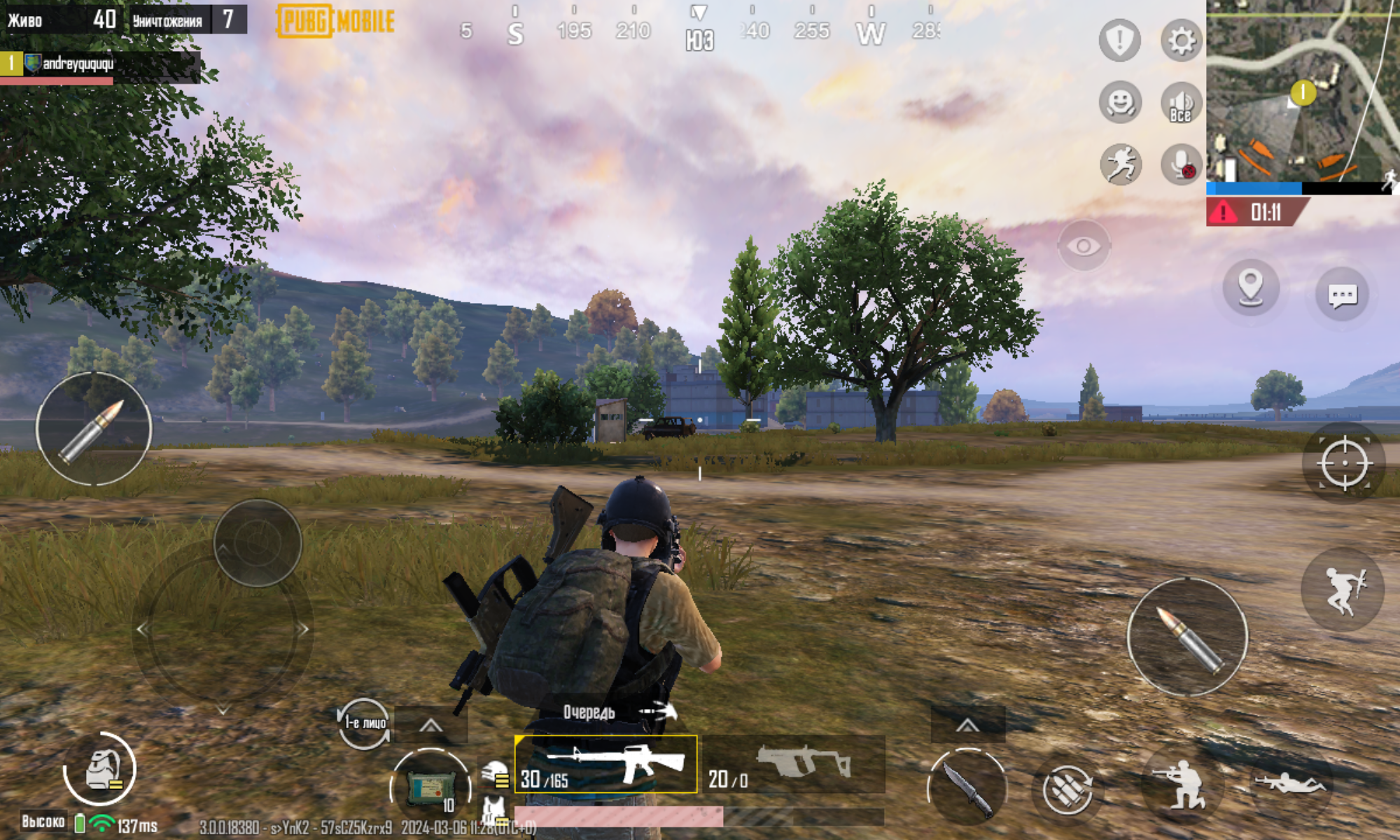1400x840 pixels.
Task: Tap the shield report icon
Action: 1119,41
